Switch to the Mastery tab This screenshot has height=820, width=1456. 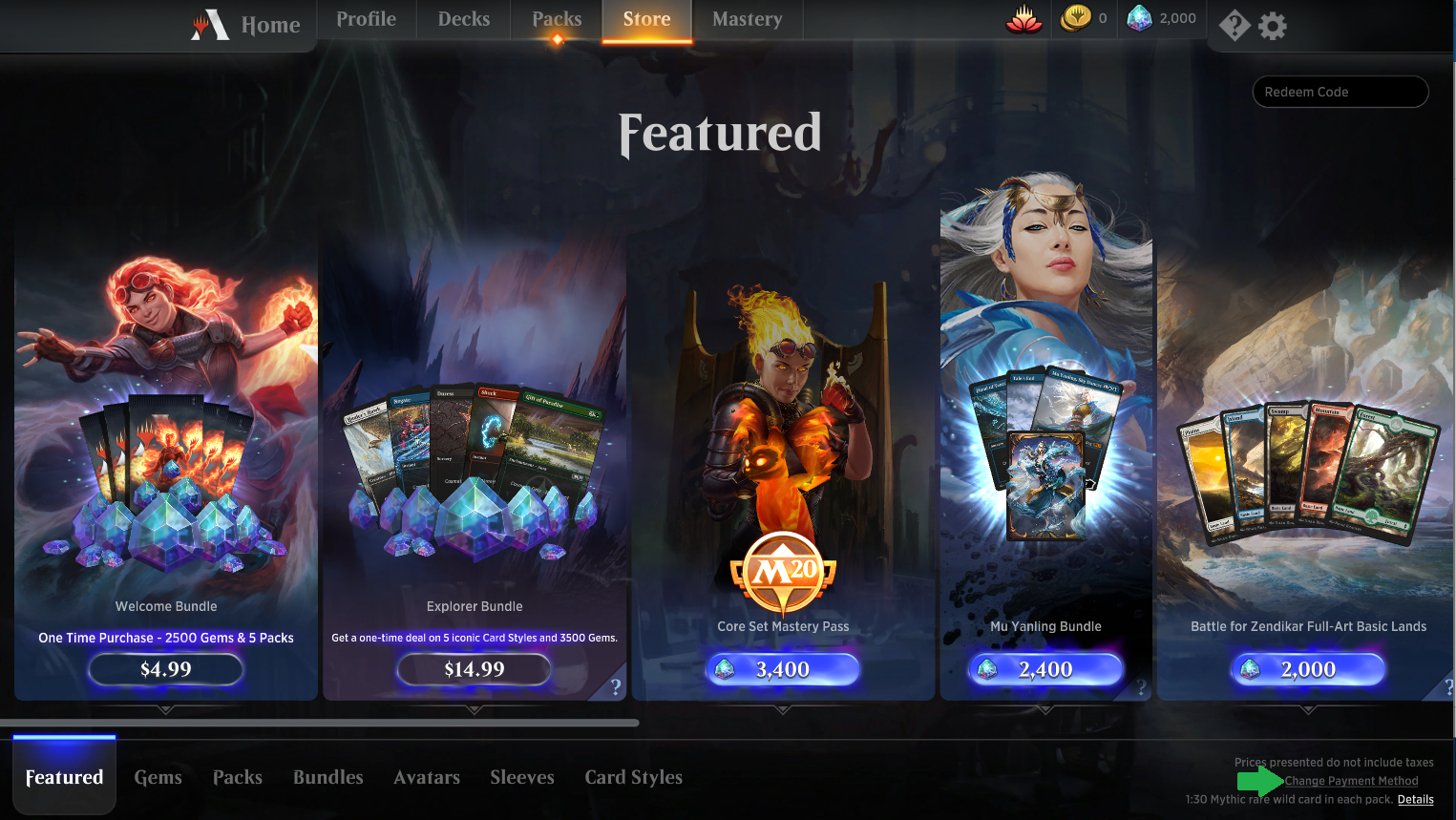click(747, 18)
